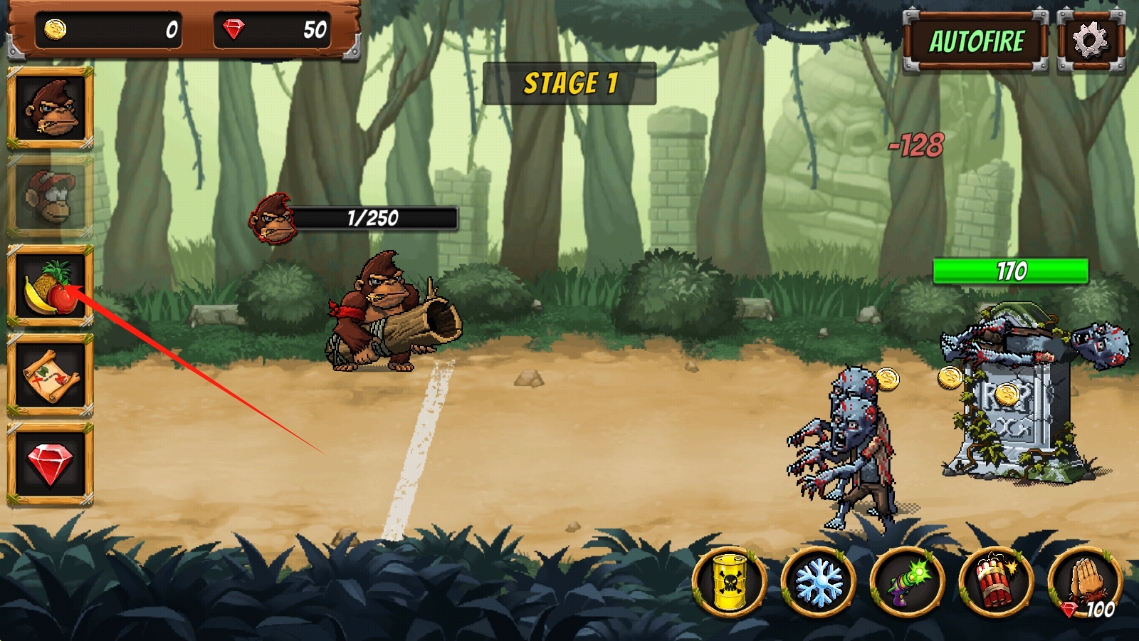Viewport: 1139px width, 641px height.
Task: Use the toxic barrel ability
Action: click(x=730, y=582)
